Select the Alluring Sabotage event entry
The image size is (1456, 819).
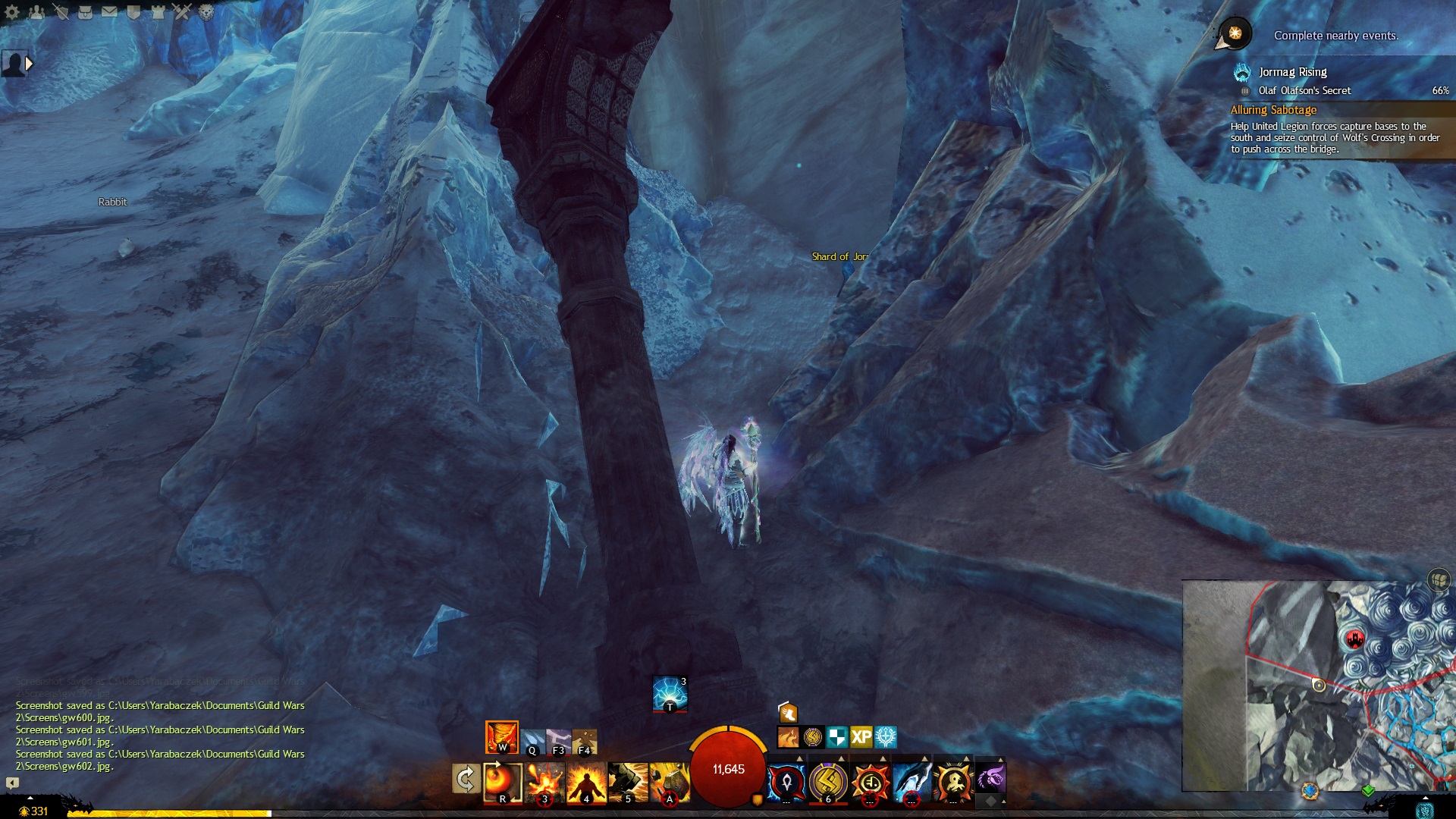click(1273, 110)
